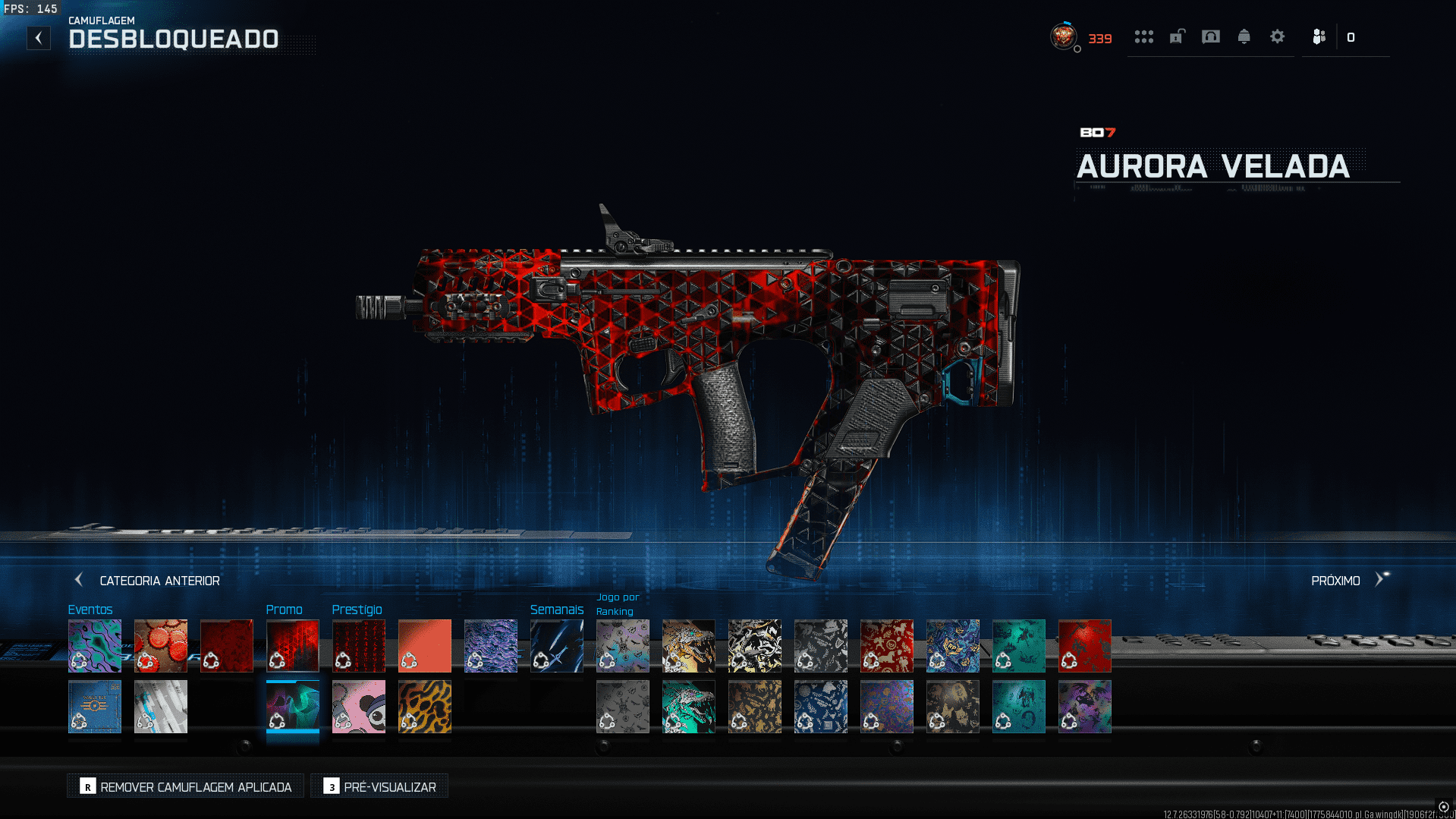
Task: Select the pink panda camo
Action: [x=359, y=707]
